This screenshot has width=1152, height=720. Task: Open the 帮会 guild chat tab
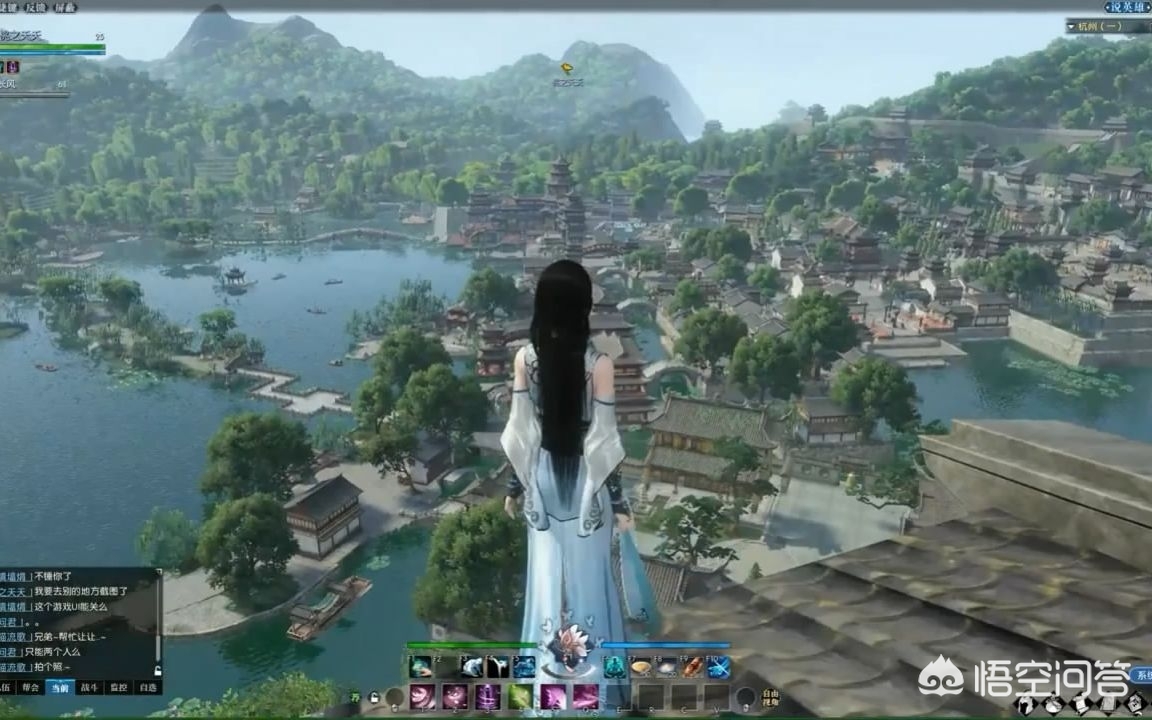click(x=31, y=687)
